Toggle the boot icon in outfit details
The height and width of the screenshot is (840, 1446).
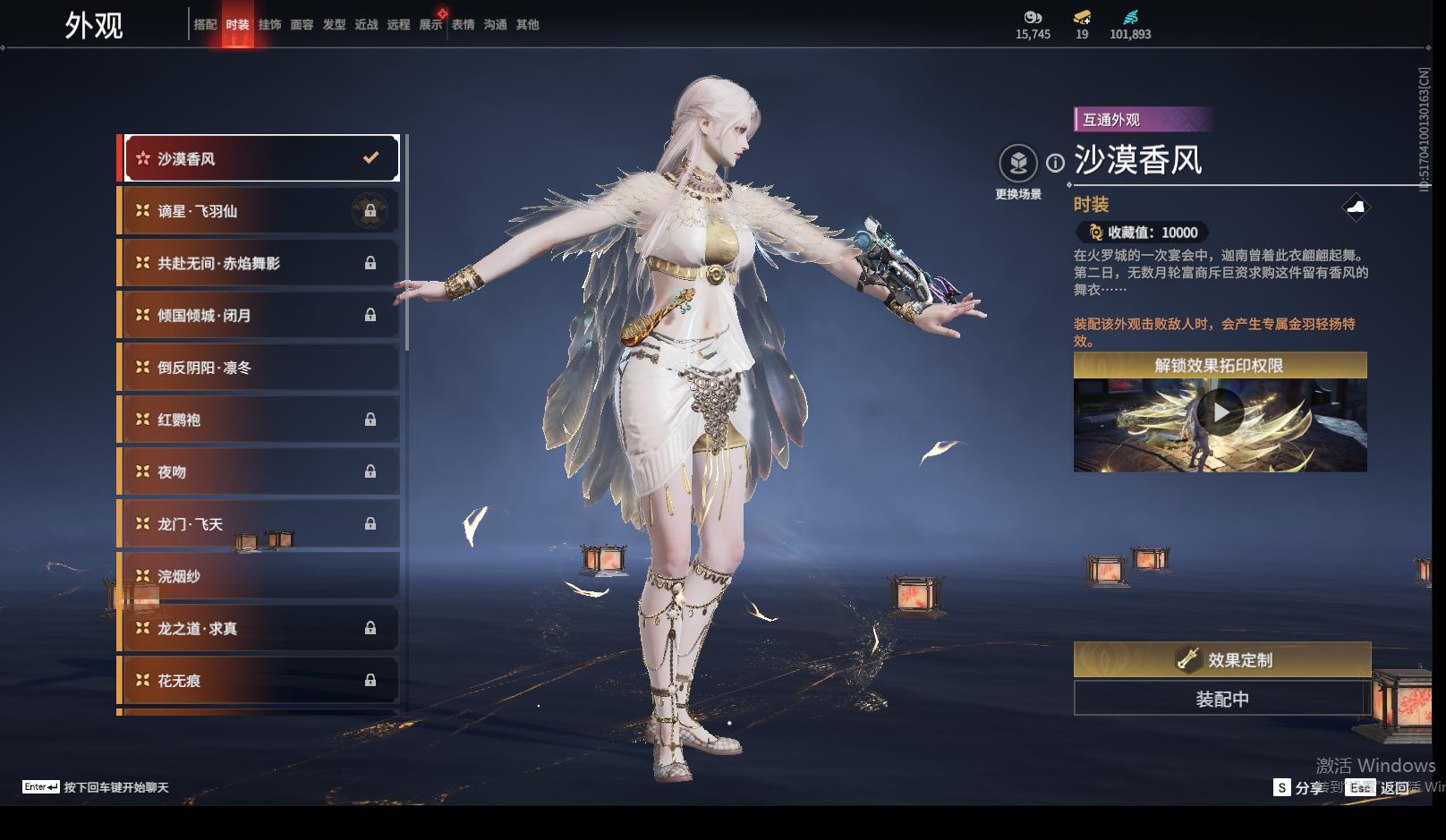(1357, 208)
